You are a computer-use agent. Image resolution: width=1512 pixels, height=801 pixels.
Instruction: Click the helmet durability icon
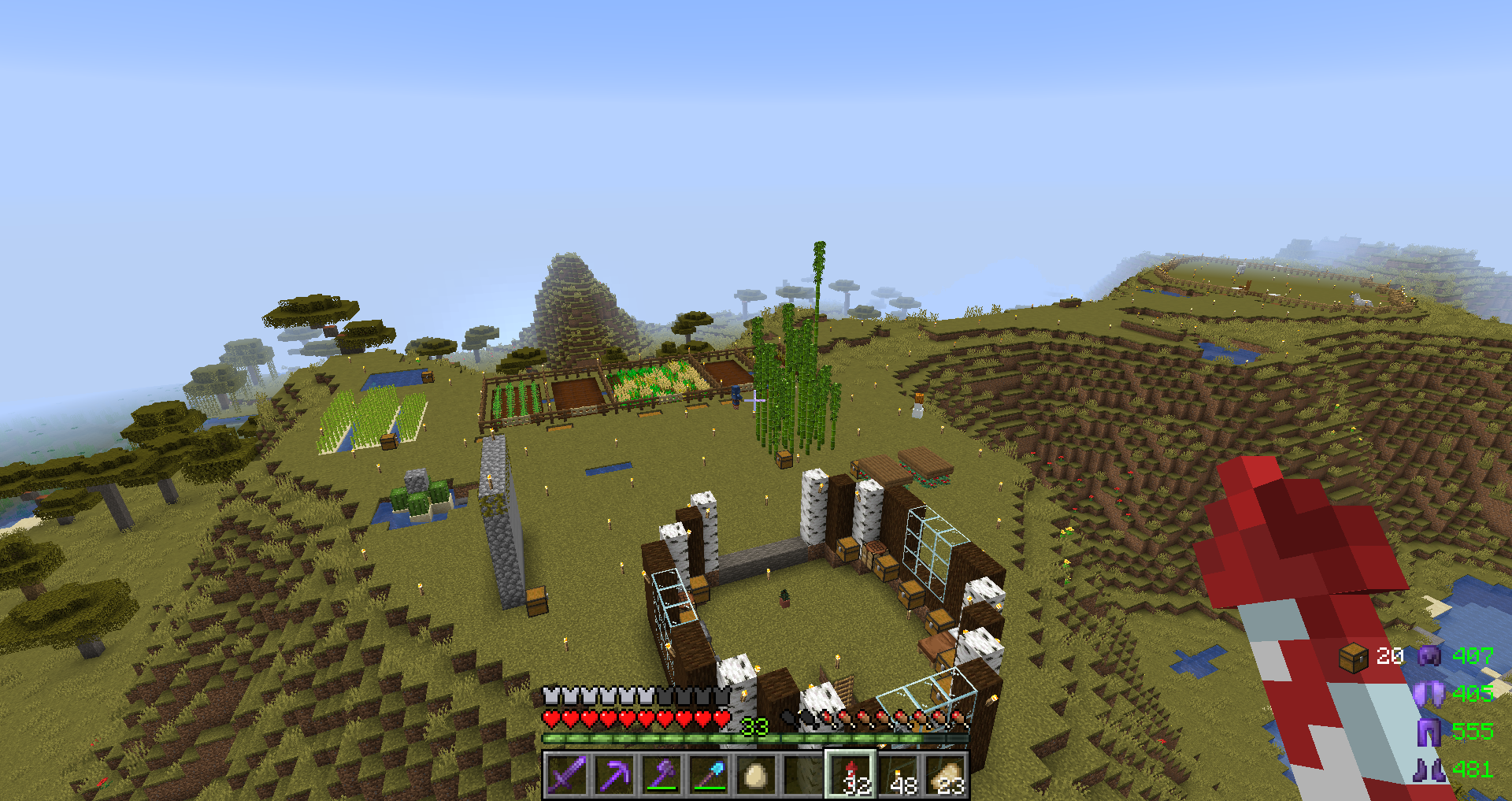tap(1429, 656)
